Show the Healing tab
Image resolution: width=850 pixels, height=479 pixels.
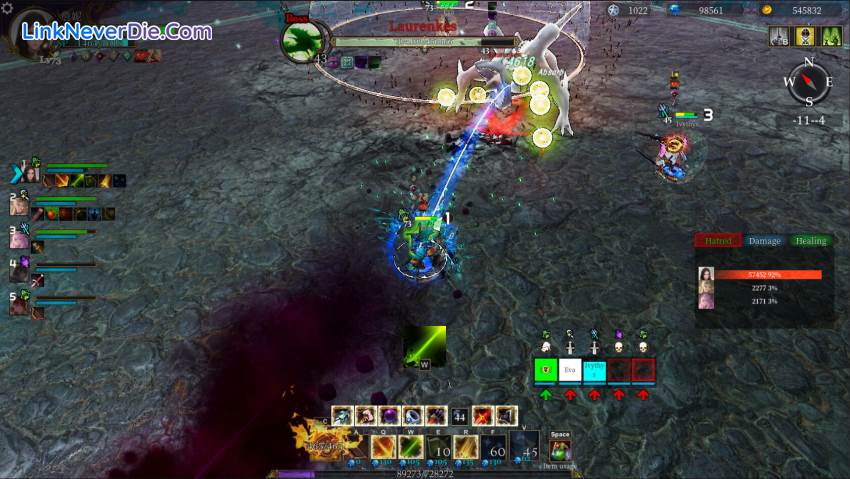(x=811, y=241)
